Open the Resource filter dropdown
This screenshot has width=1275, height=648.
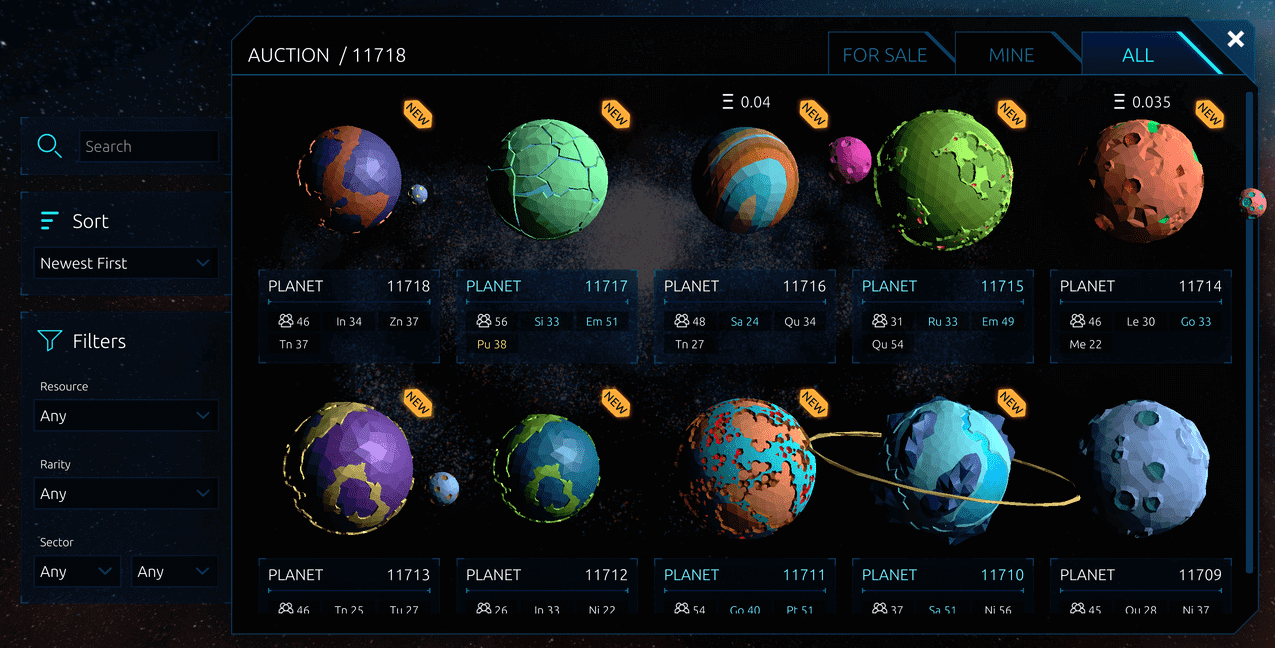click(125, 415)
